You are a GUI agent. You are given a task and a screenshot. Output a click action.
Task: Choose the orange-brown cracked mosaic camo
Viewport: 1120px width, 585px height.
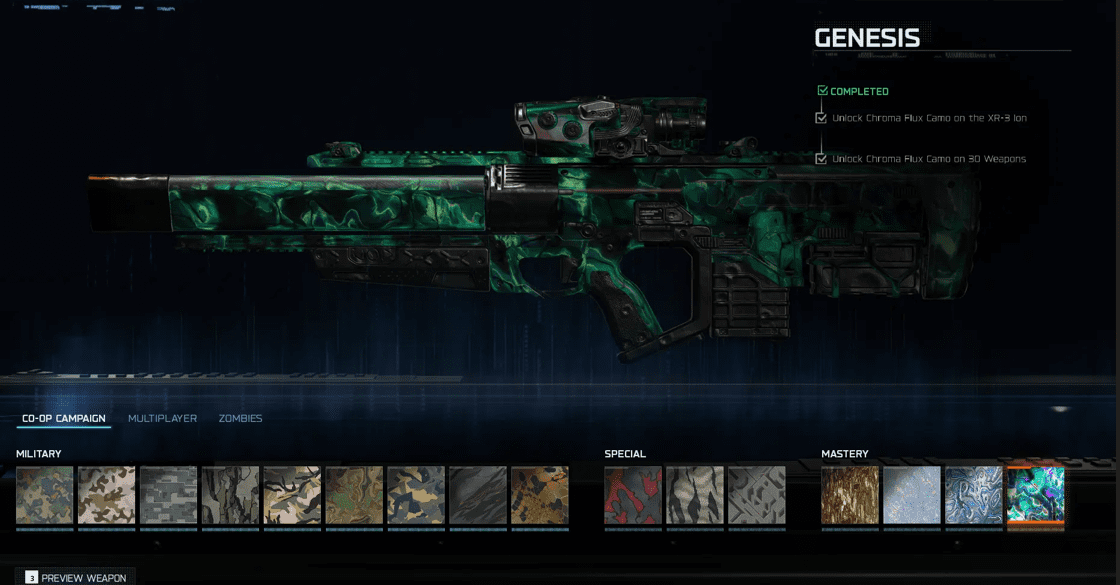click(x=540, y=495)
